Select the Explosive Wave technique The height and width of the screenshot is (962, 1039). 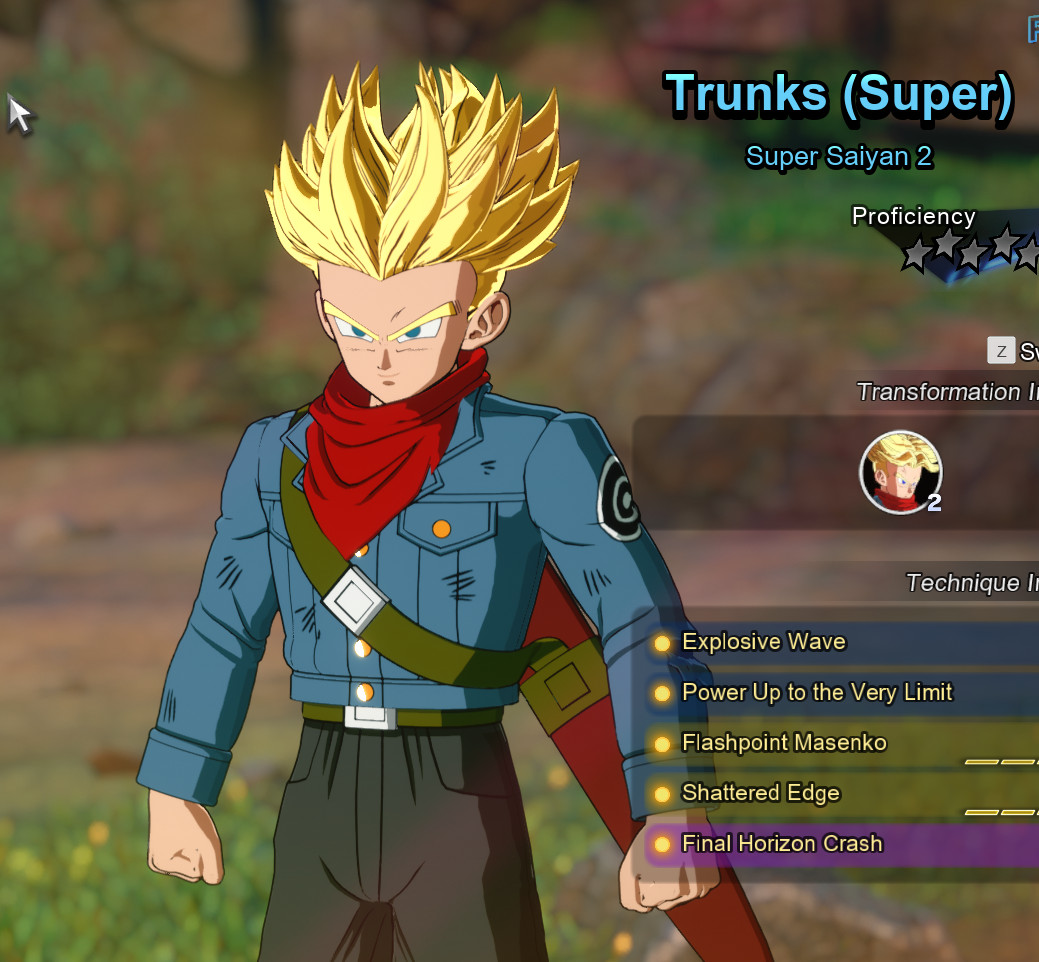point(764,642)
